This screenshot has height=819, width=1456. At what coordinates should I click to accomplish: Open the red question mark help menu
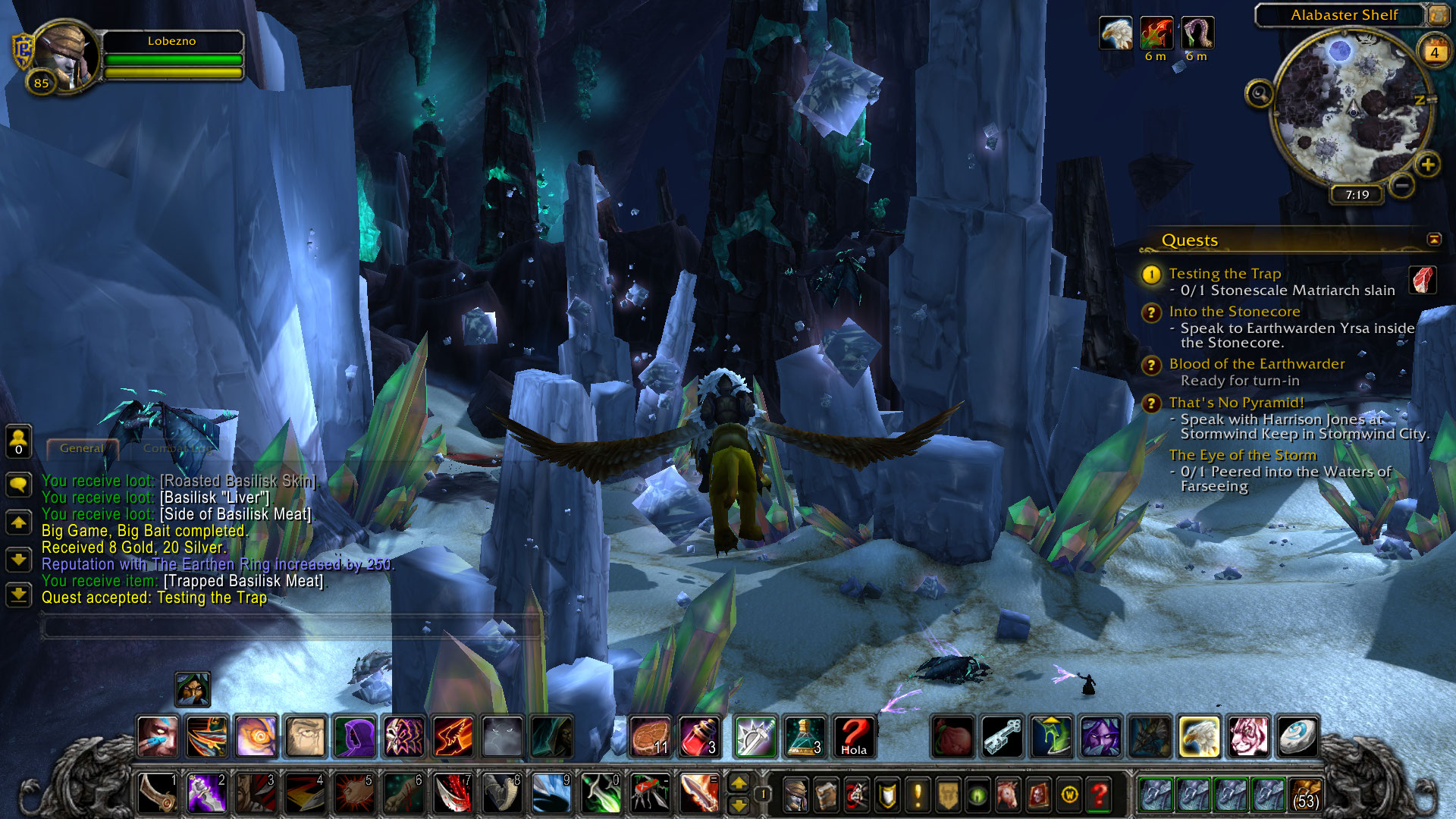[1099, 795]
